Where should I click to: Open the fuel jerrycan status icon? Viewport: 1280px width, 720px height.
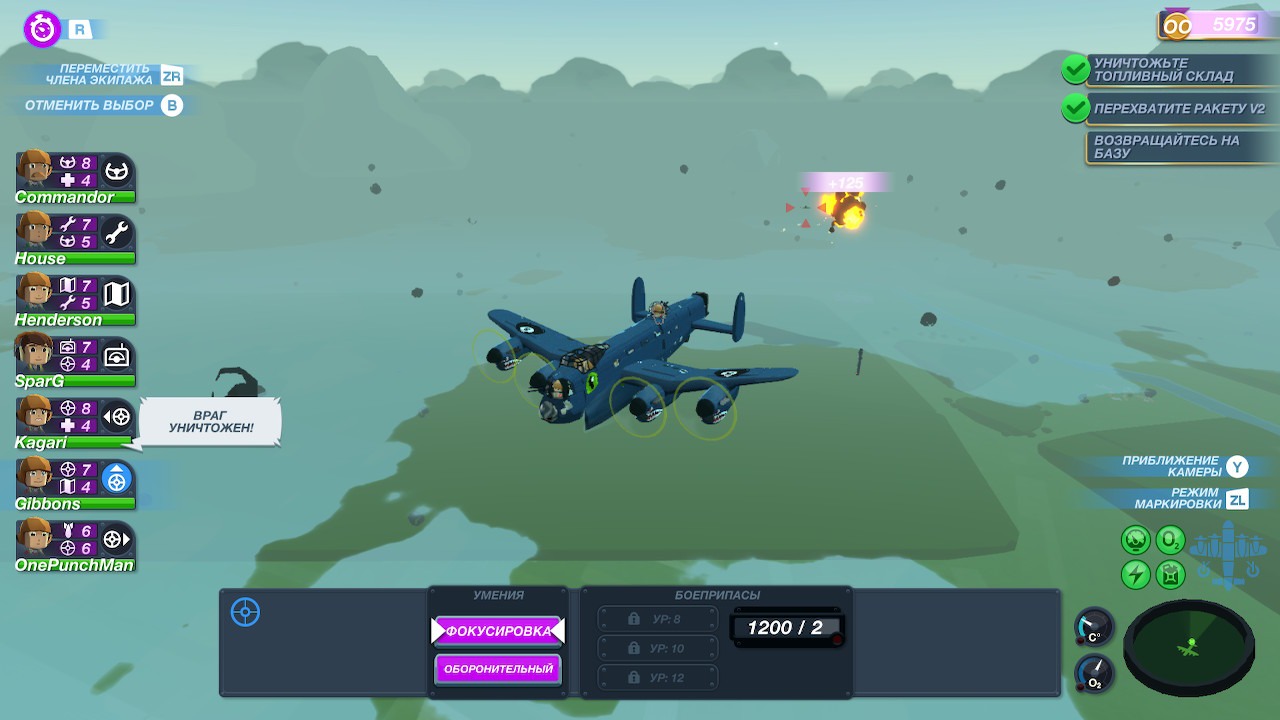click(x=1170, y=574)
